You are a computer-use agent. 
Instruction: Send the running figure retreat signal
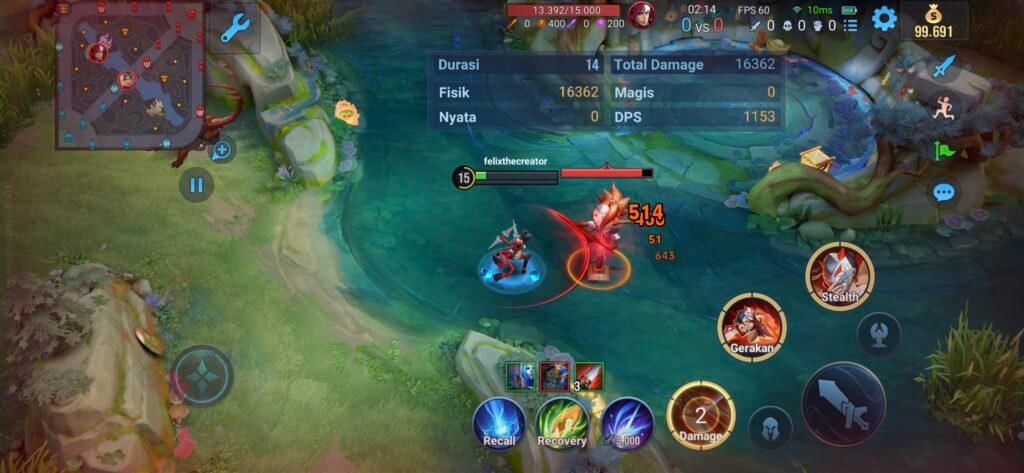click(x=943, y=108)
